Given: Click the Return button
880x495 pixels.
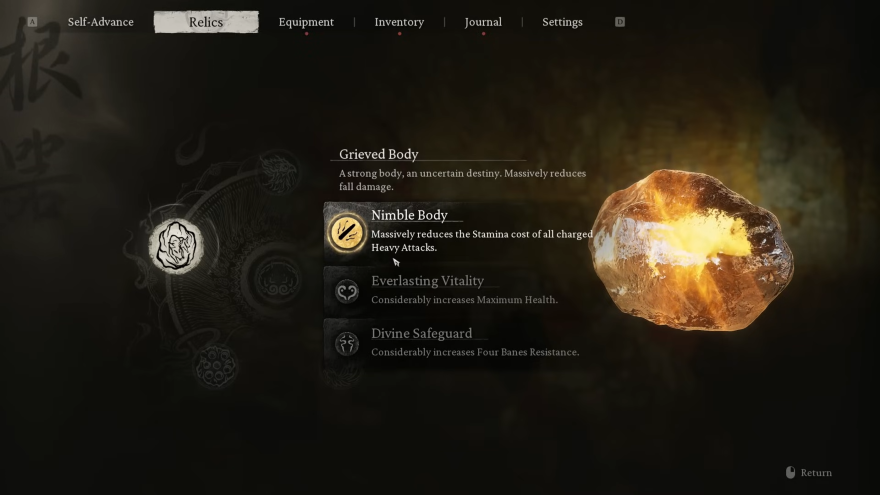Looking at the screenshot, I should [809, 473].
